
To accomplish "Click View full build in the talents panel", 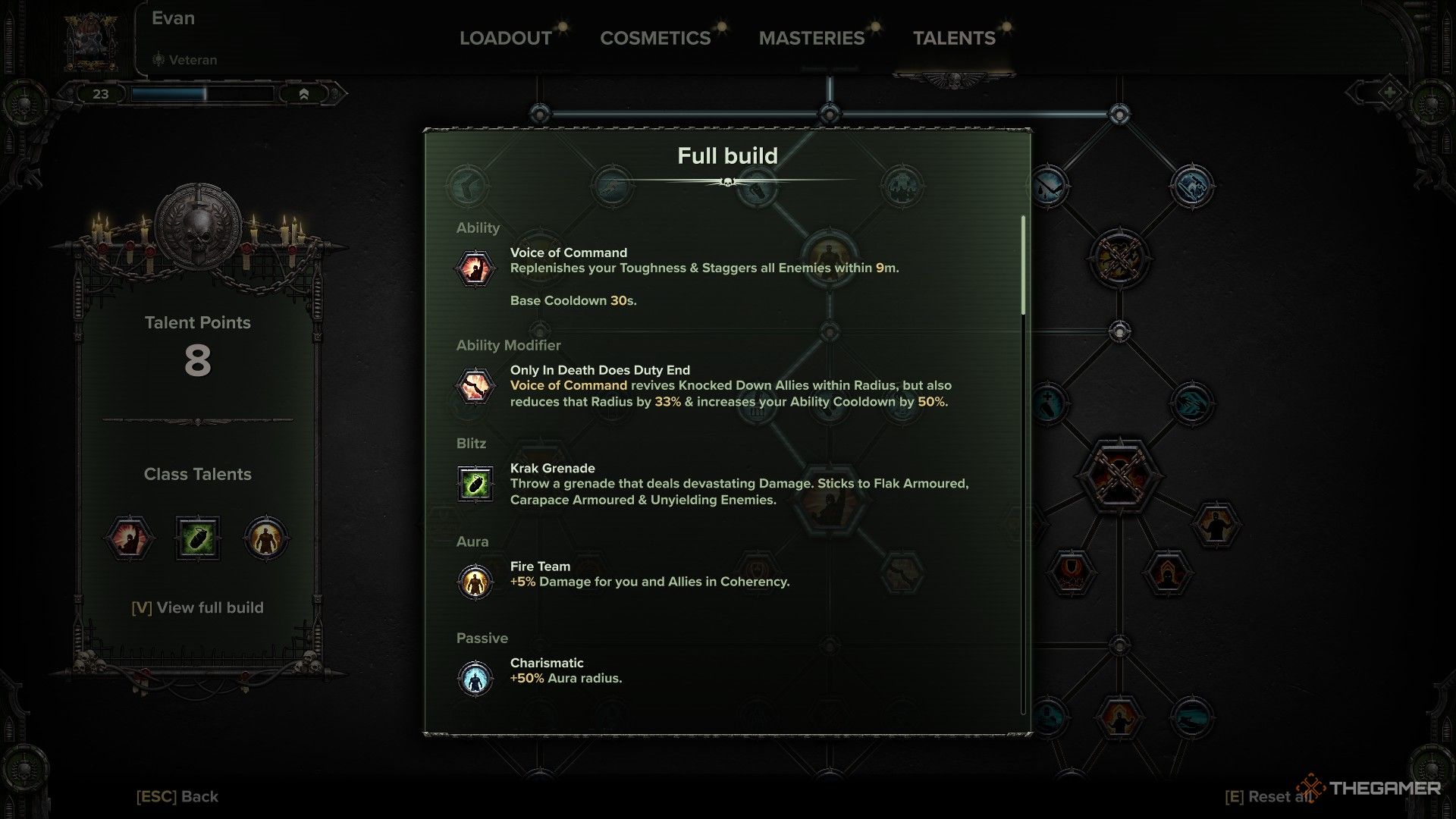I will coord(198,607).
